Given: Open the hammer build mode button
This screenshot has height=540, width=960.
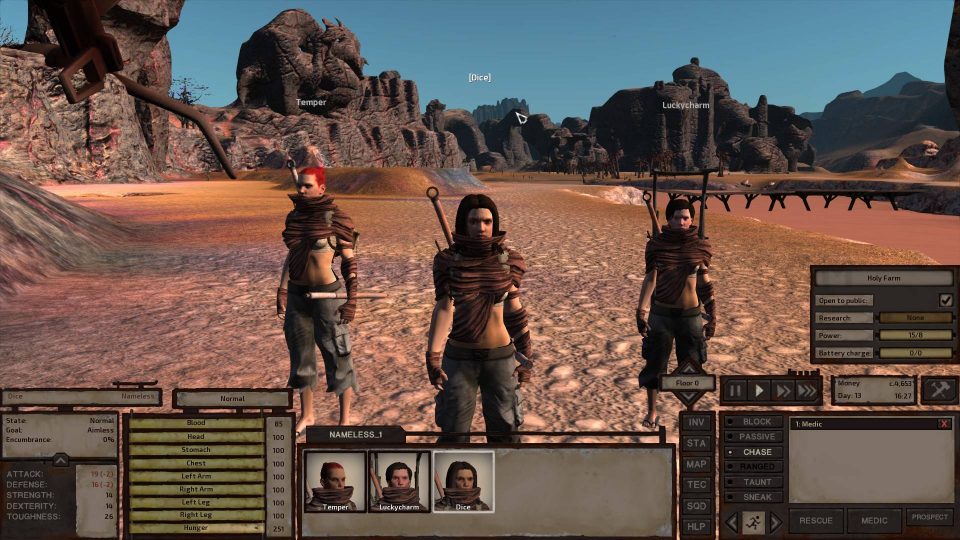Looking at the screenshot, I should [938, 390].
